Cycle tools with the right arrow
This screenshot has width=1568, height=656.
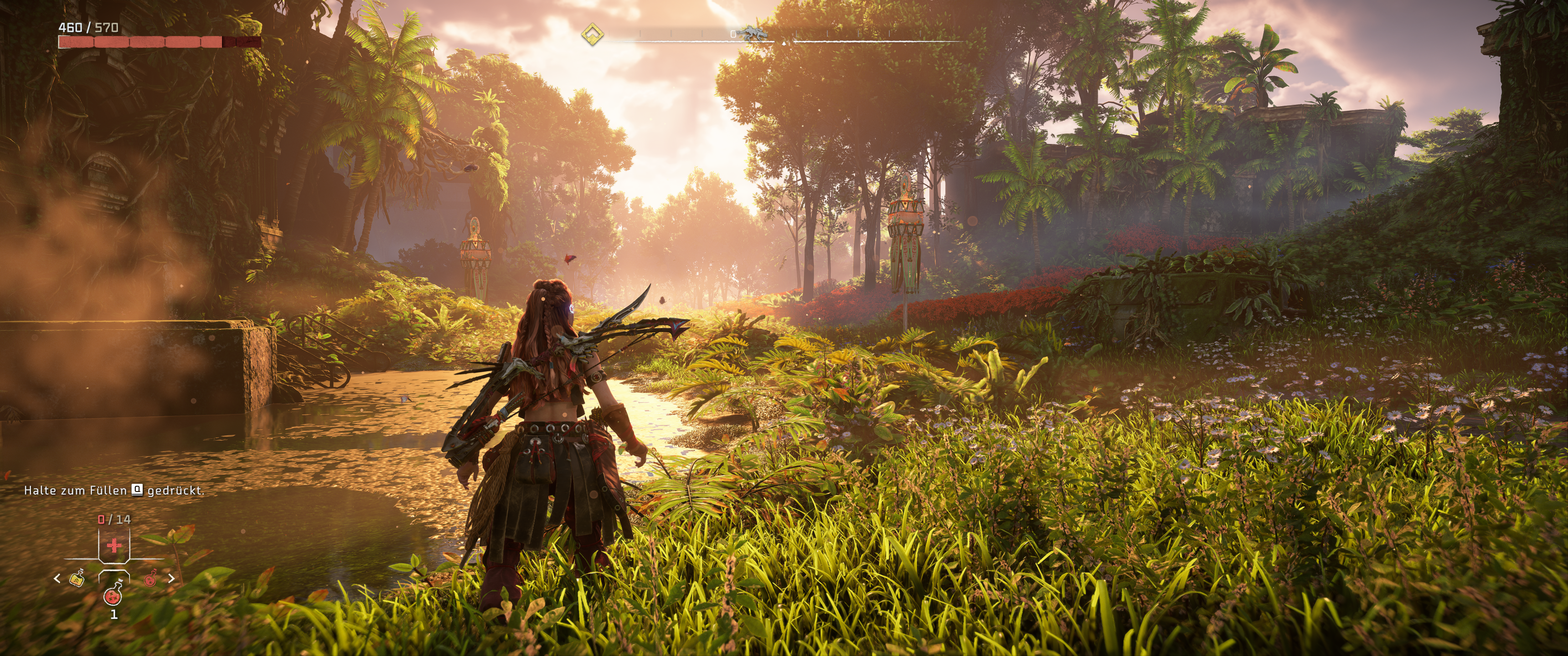point(171,578)
